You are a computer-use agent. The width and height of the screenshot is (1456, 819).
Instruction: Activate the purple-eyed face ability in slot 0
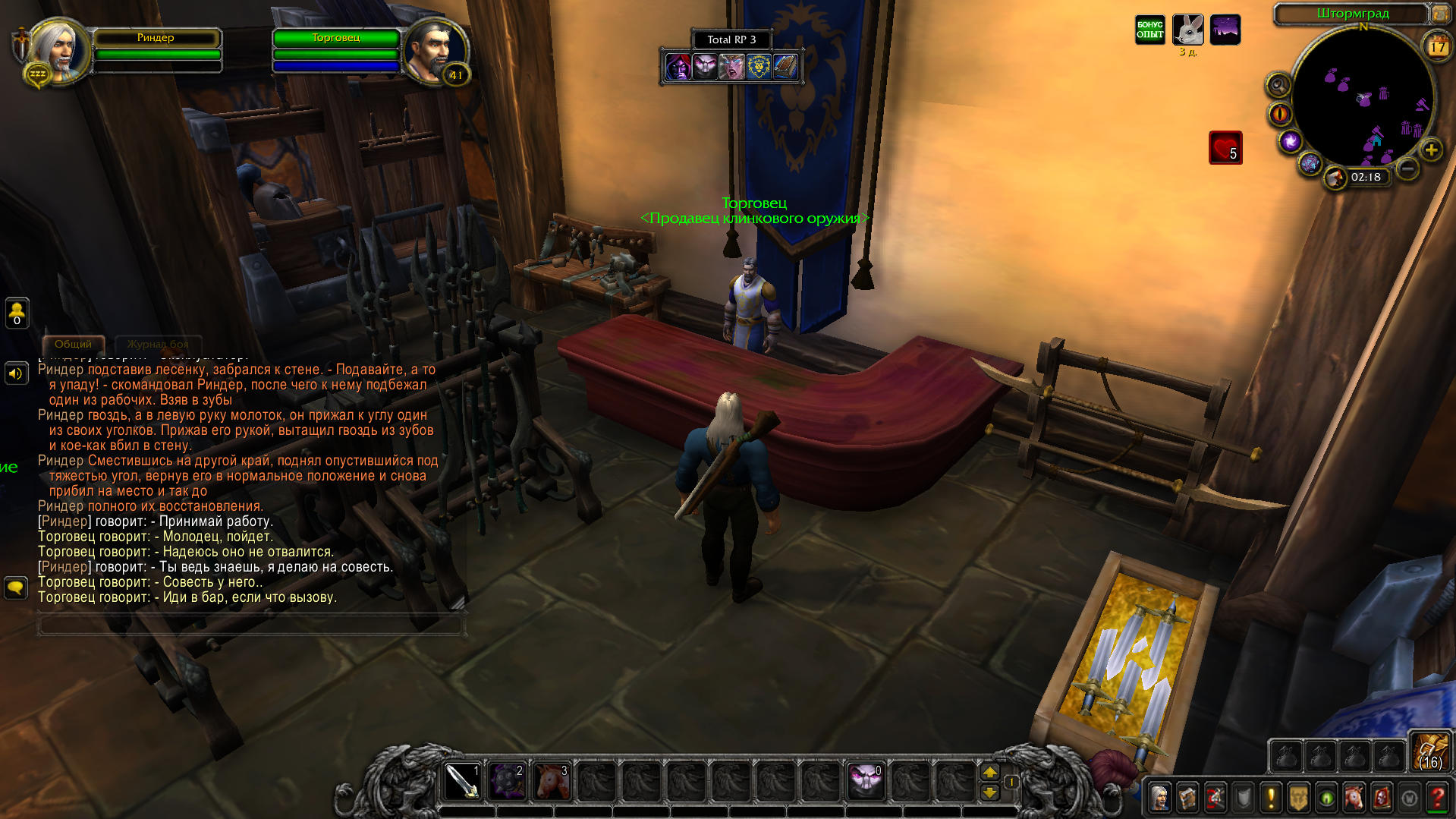(x=866, y=782)
